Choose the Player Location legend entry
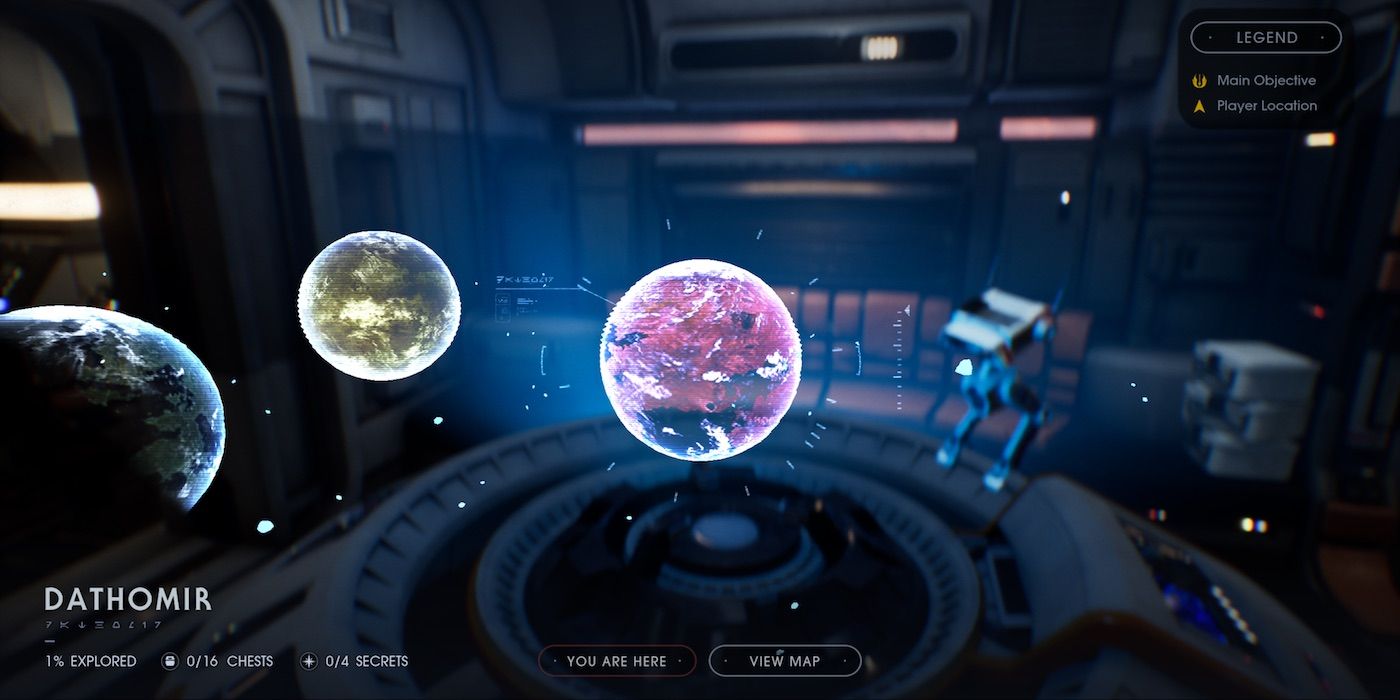 pos(1266,105)
